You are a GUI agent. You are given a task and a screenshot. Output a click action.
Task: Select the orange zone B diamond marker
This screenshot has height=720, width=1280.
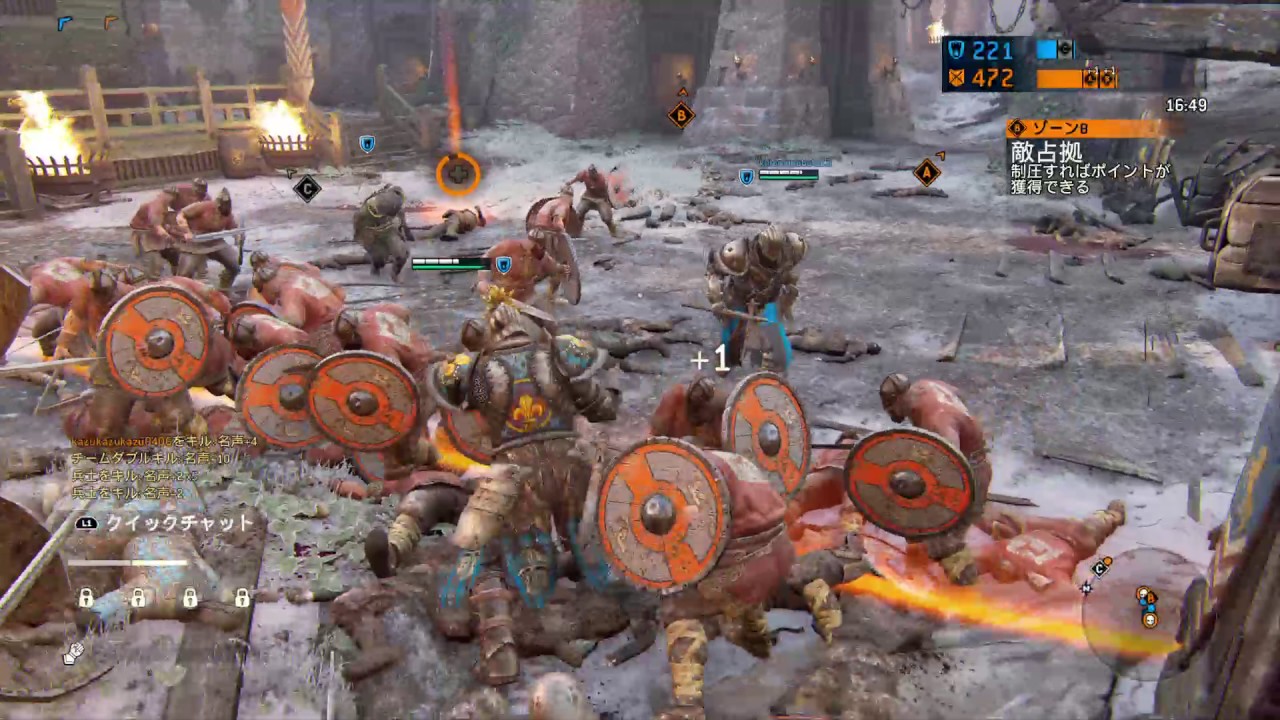(681, 115)
